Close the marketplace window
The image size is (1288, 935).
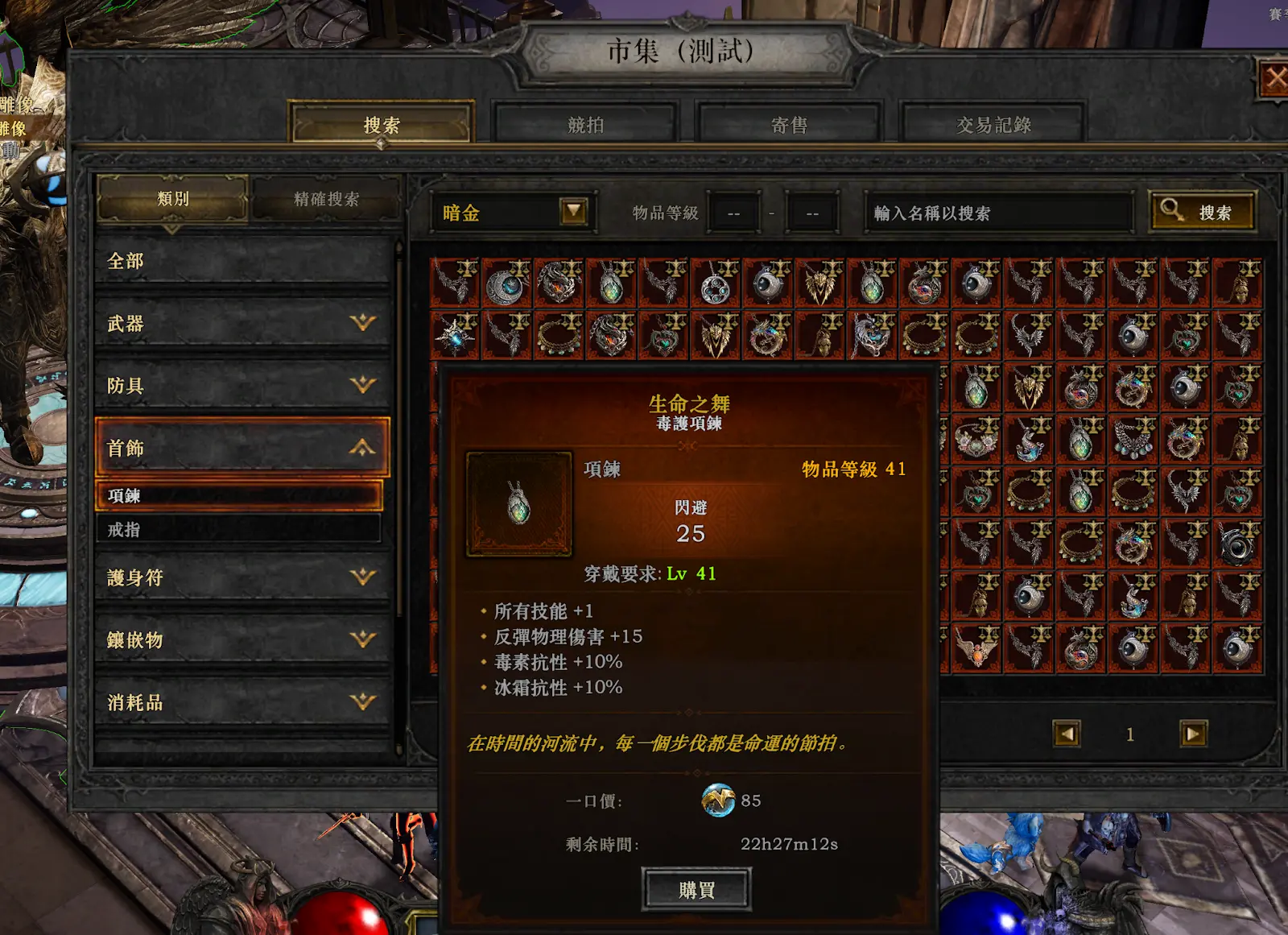pos(1274,79)
